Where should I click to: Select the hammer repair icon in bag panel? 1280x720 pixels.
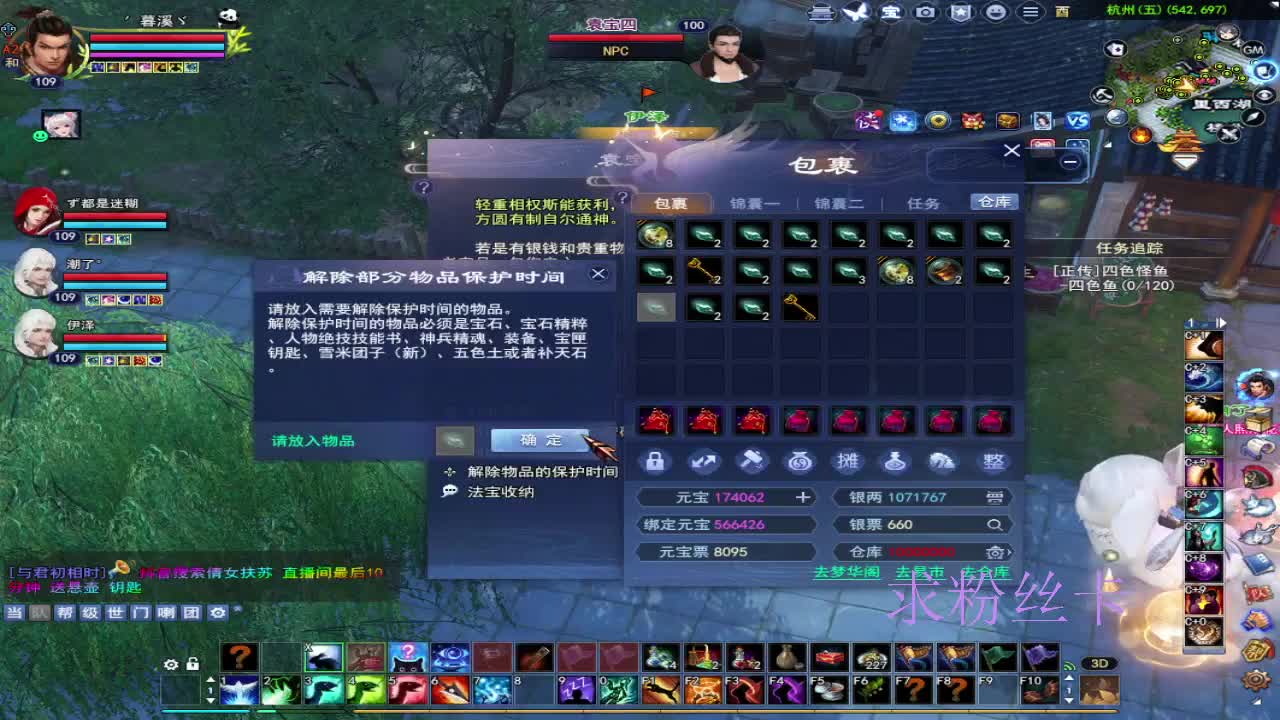(x=752, y=461)
